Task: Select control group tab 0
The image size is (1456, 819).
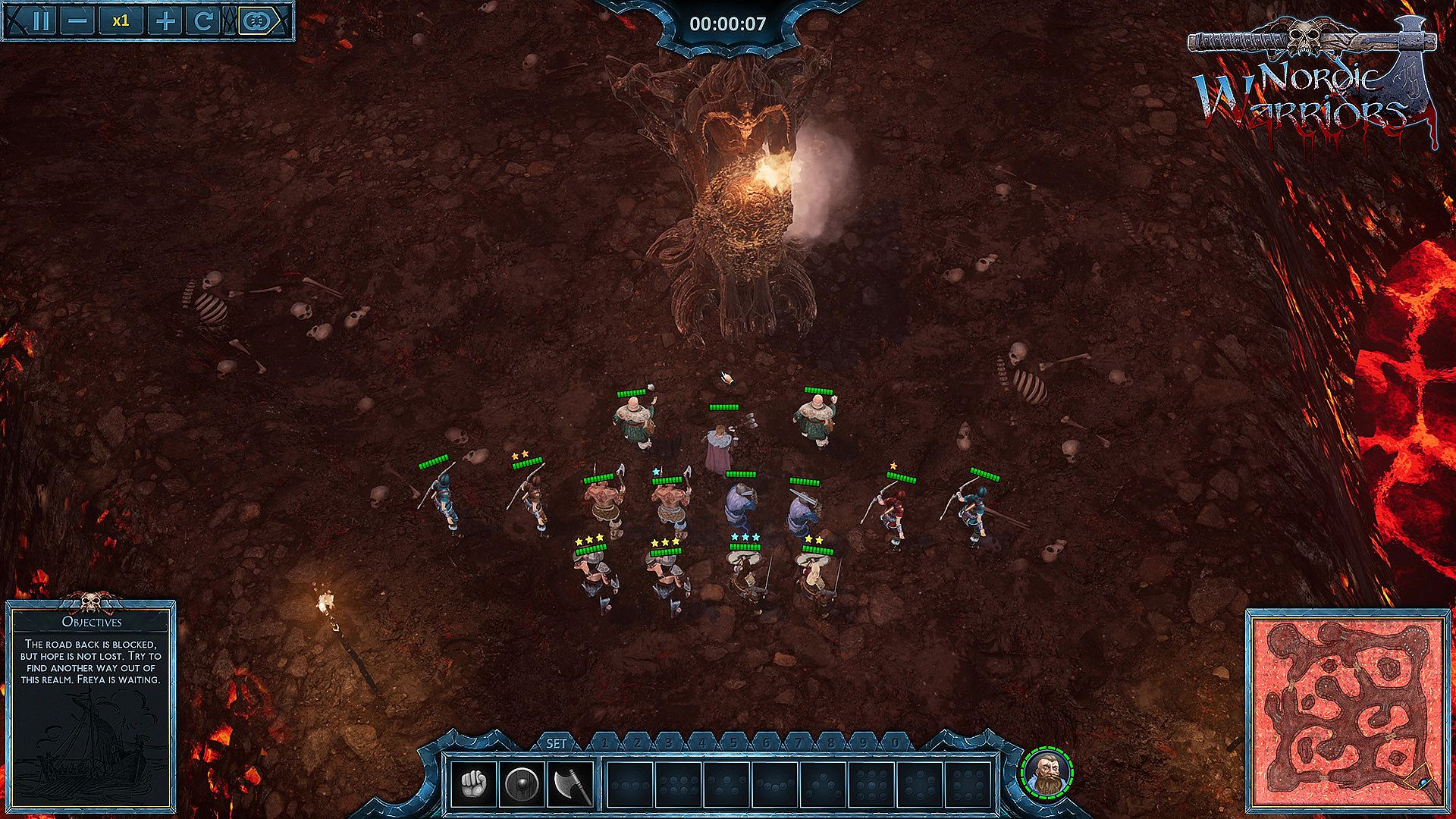Action: tap(896, 743)
